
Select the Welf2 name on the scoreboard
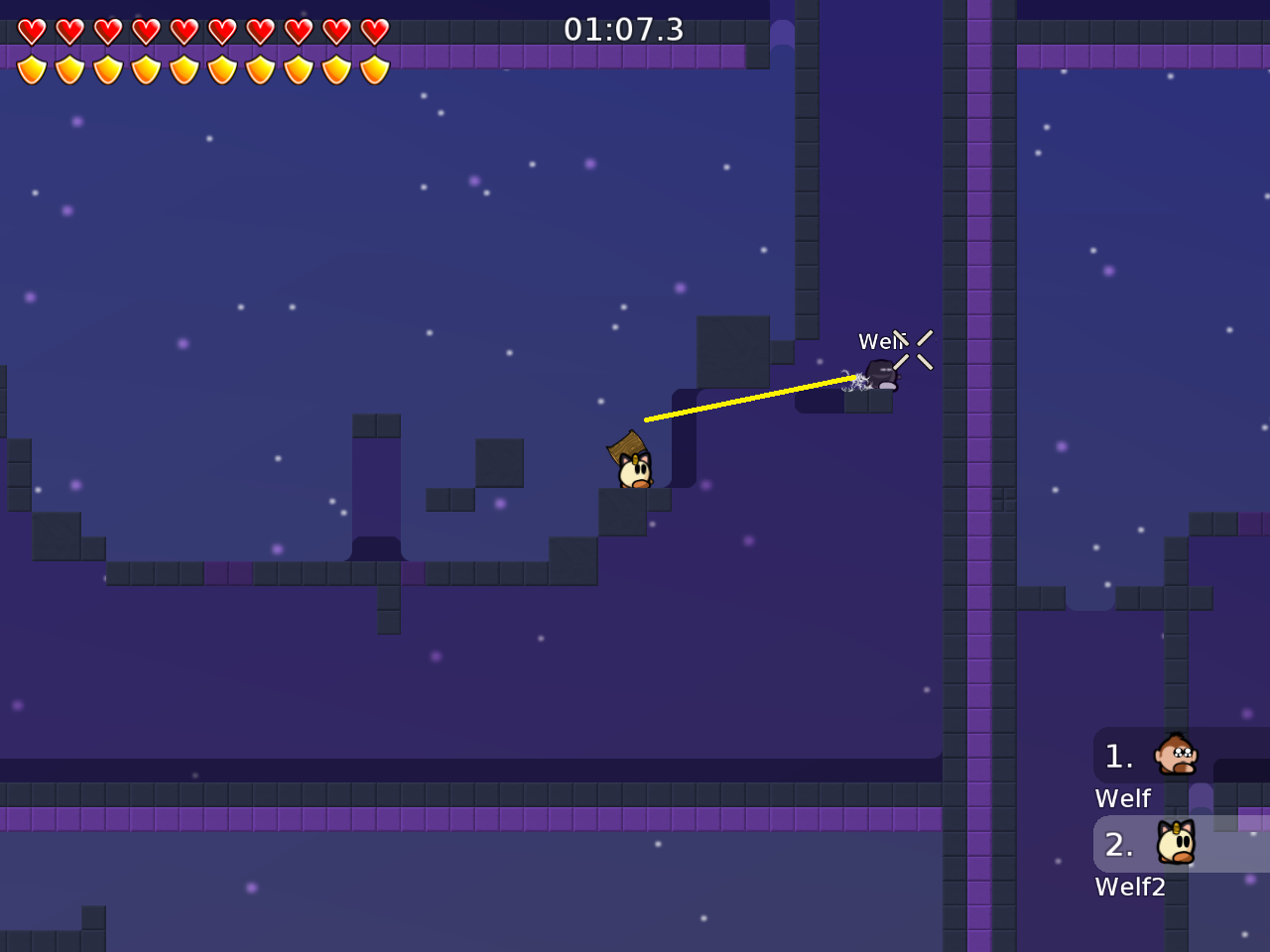tap(1130, 887)
